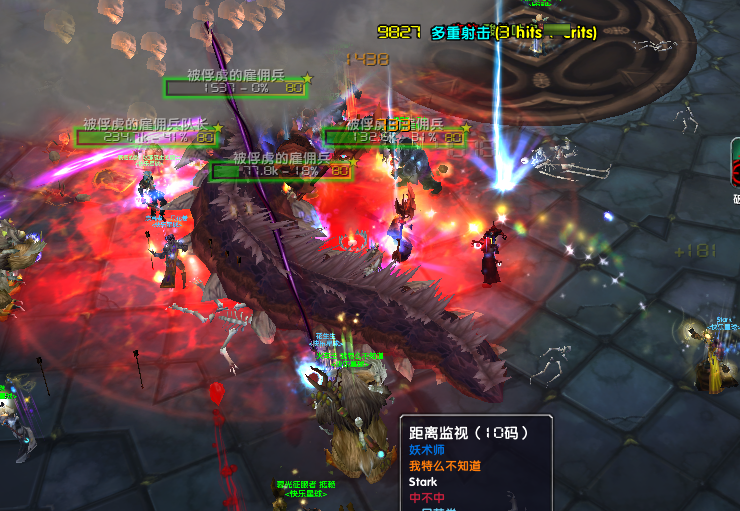Pick 我特么不知道 in the range list
Viewport: 740px width, 511px height.
click(446, 466)
